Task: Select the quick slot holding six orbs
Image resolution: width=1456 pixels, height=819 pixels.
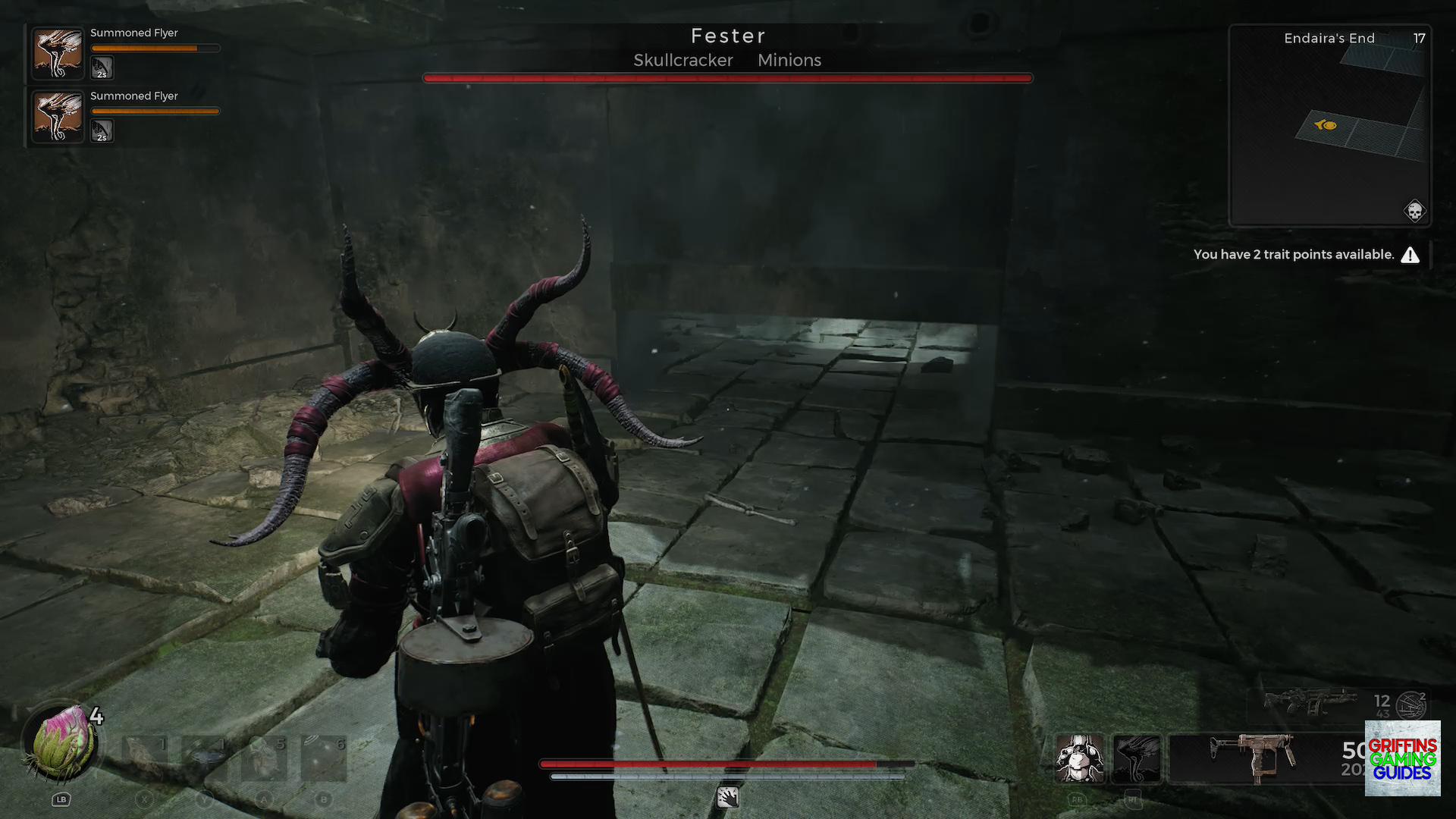Action: [324, 758]
